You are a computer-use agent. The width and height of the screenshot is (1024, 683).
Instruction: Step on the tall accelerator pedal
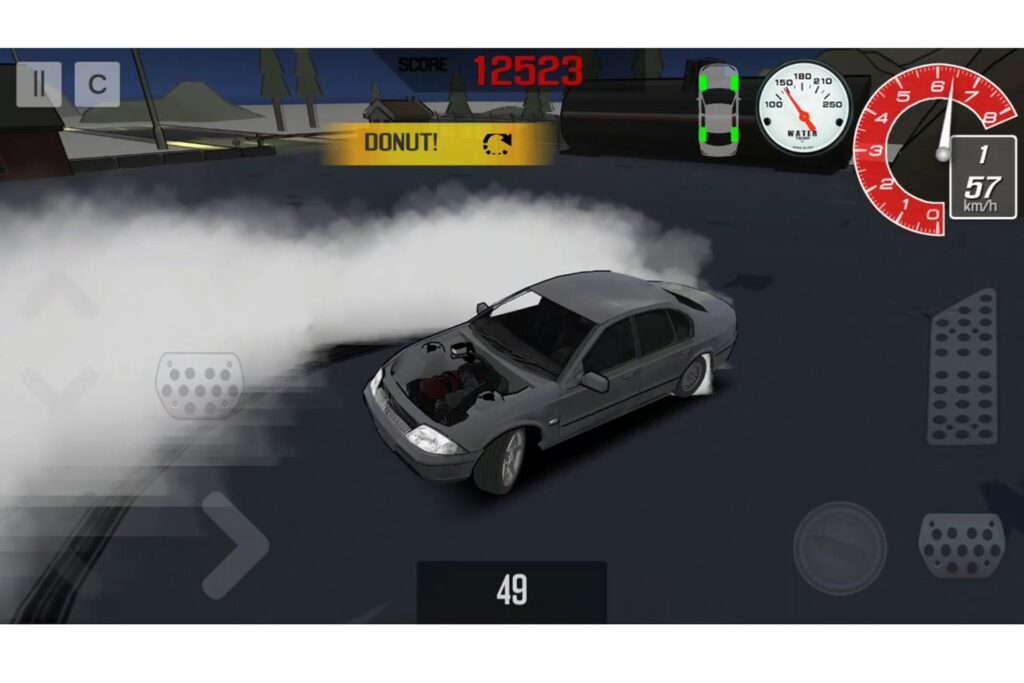(962, 367)
